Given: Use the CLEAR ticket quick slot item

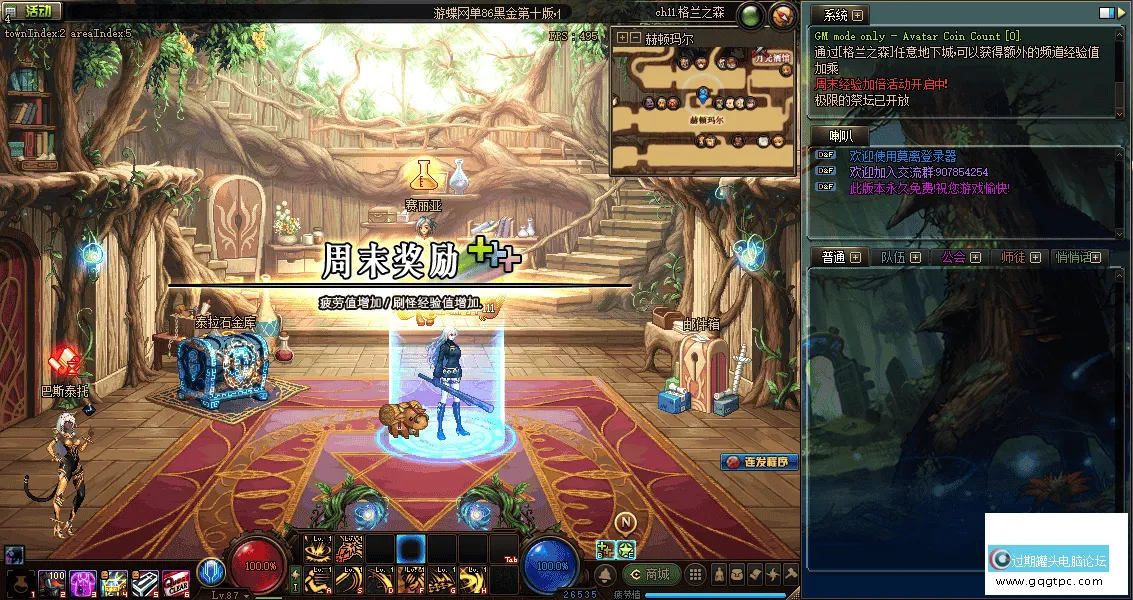Looking at the screenshot, I should click(x=175, y=581).
